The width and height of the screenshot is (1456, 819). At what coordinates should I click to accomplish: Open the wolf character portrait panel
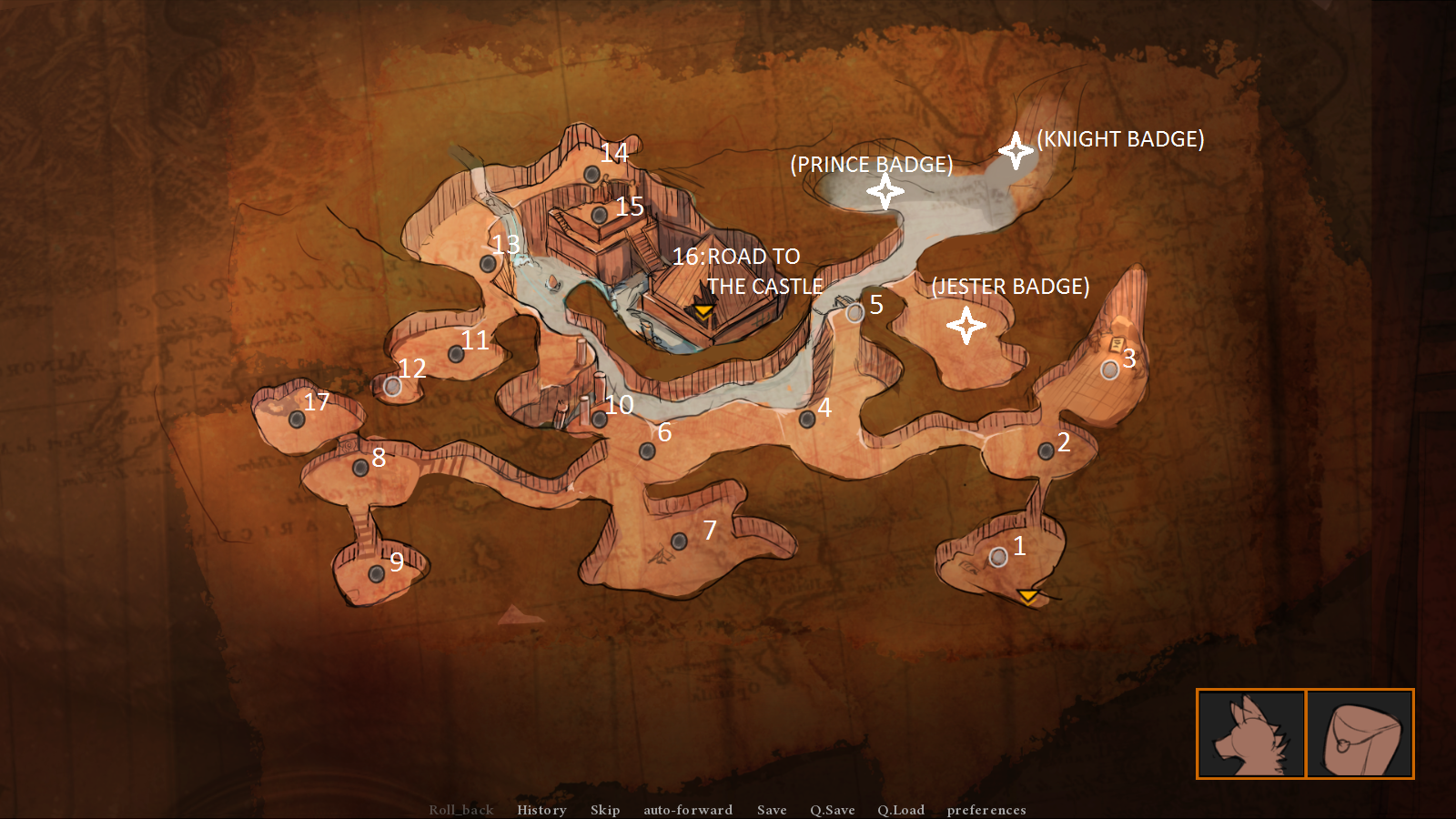(1251, 733)
